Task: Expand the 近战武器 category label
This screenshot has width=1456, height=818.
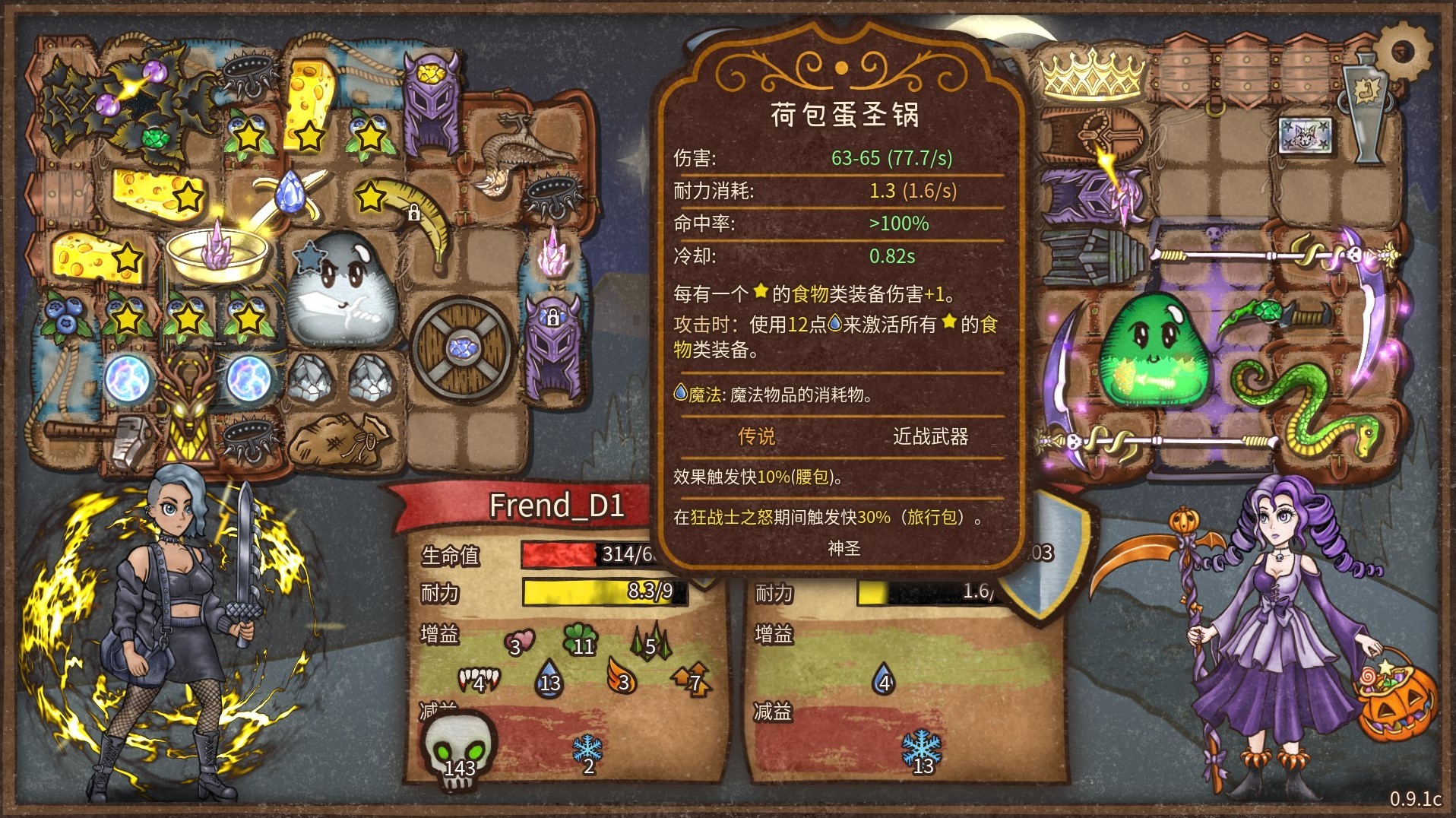Action: point(933,437)
